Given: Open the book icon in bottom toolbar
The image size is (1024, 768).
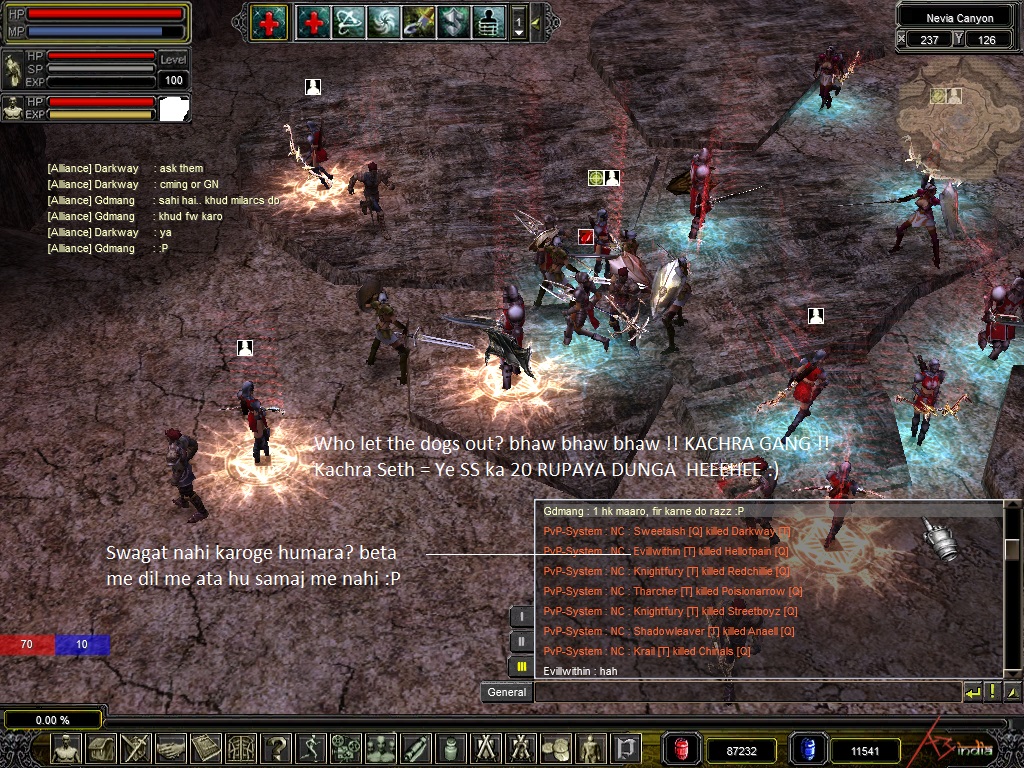Looking at the screenshot, I should click(x=205, y=748).
